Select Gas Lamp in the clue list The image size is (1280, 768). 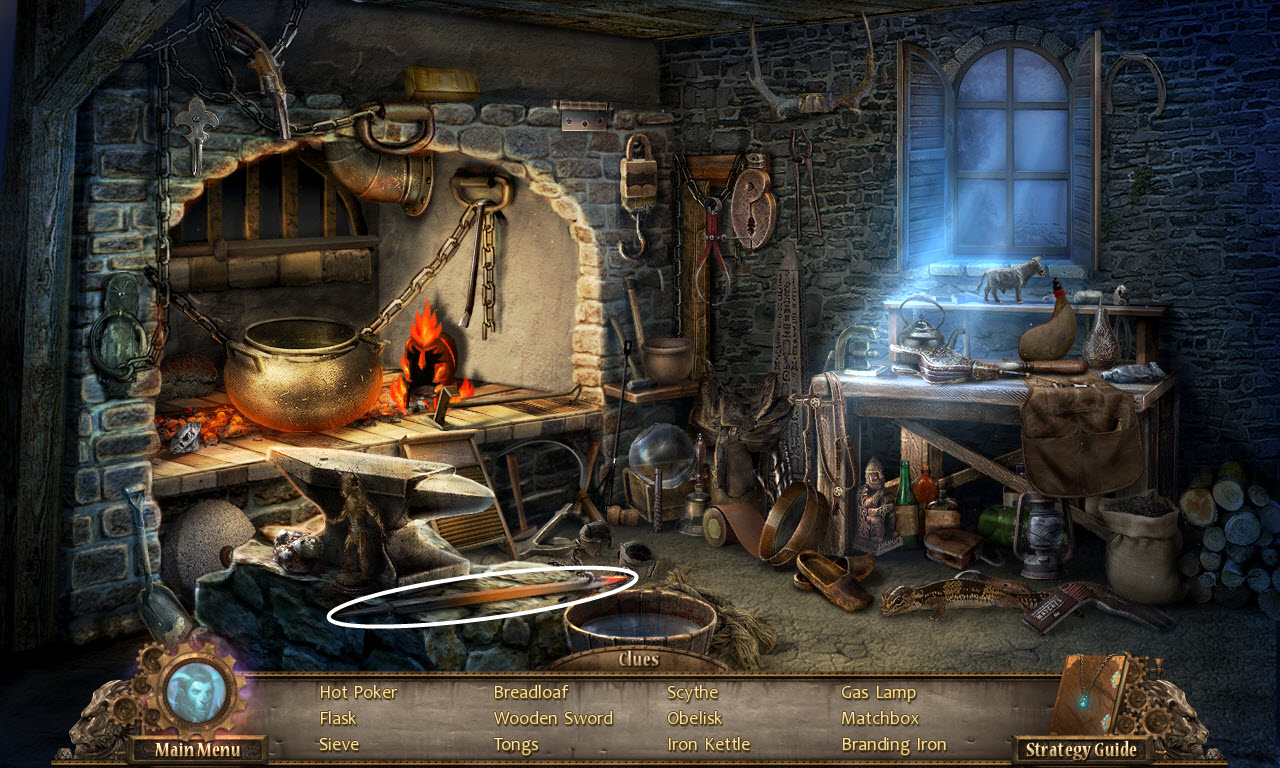pyautogui.click(x=878, y=692)
